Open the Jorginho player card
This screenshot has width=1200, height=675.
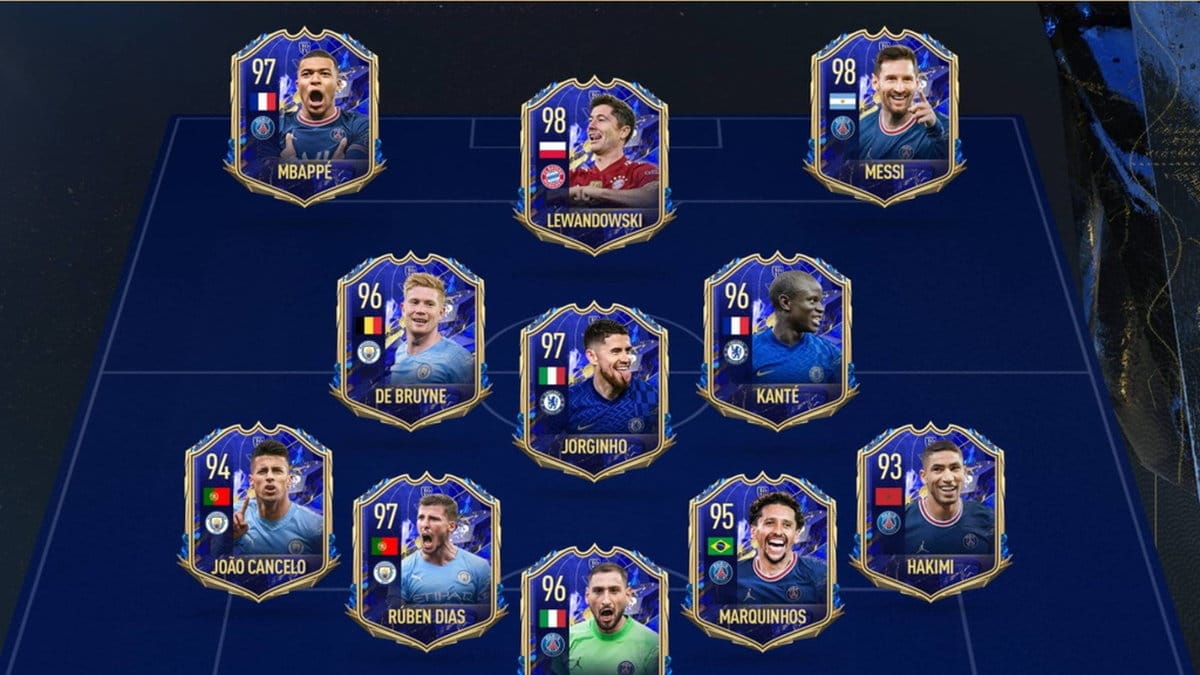pos(594,390)
